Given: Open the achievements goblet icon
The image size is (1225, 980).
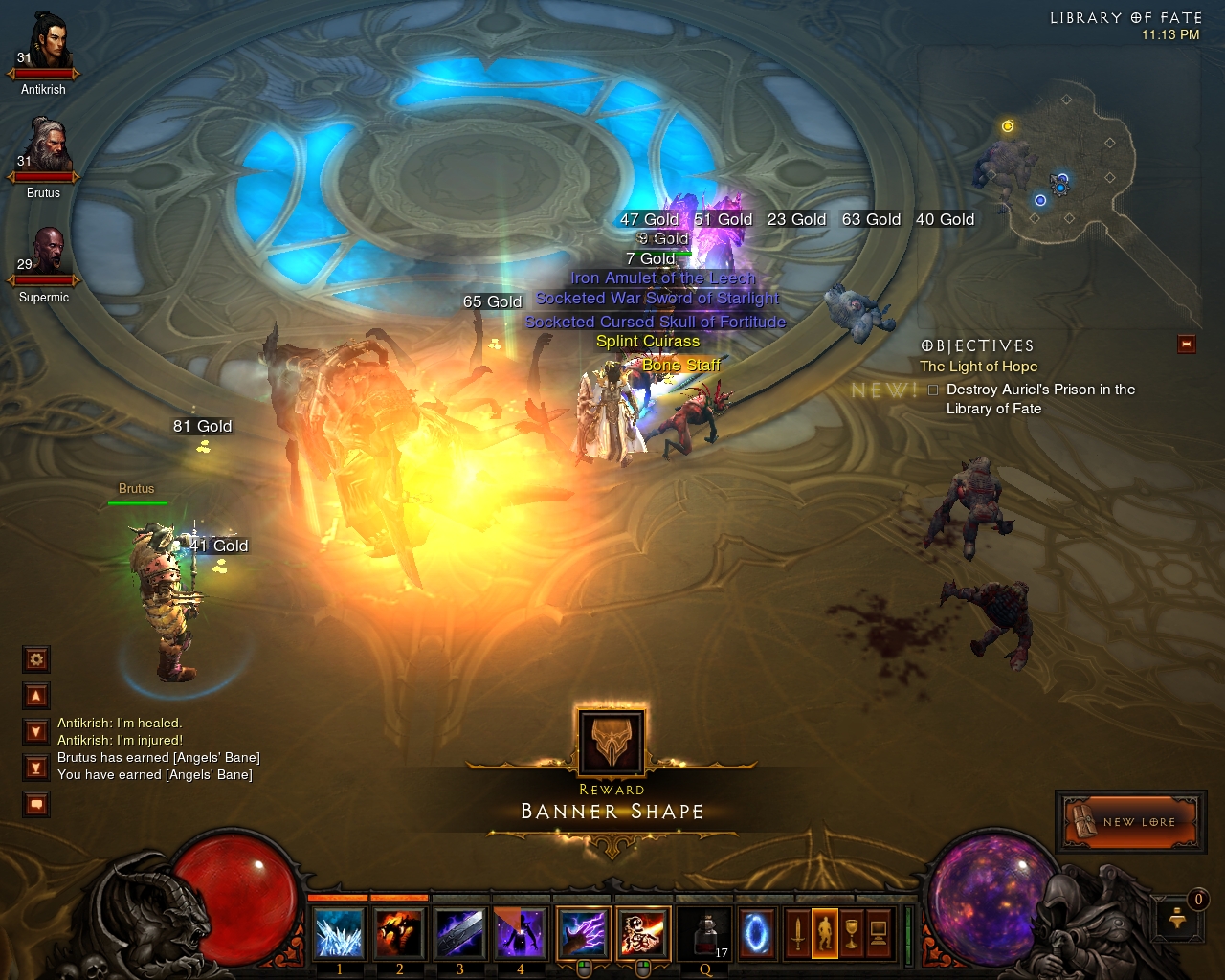Looking at the screenshot, I should pos(851,933).
